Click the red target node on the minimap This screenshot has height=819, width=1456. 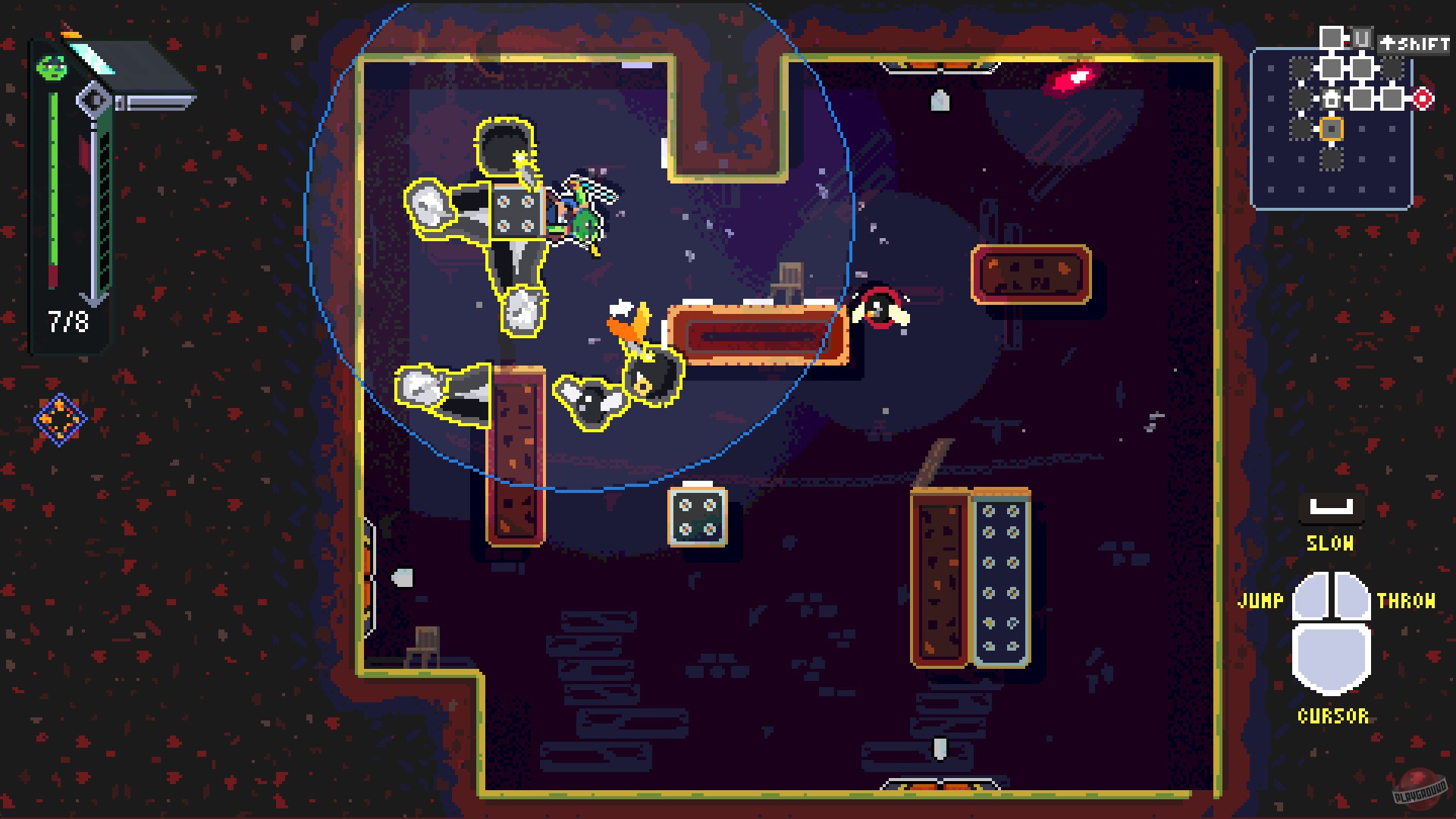(1422, 99)
